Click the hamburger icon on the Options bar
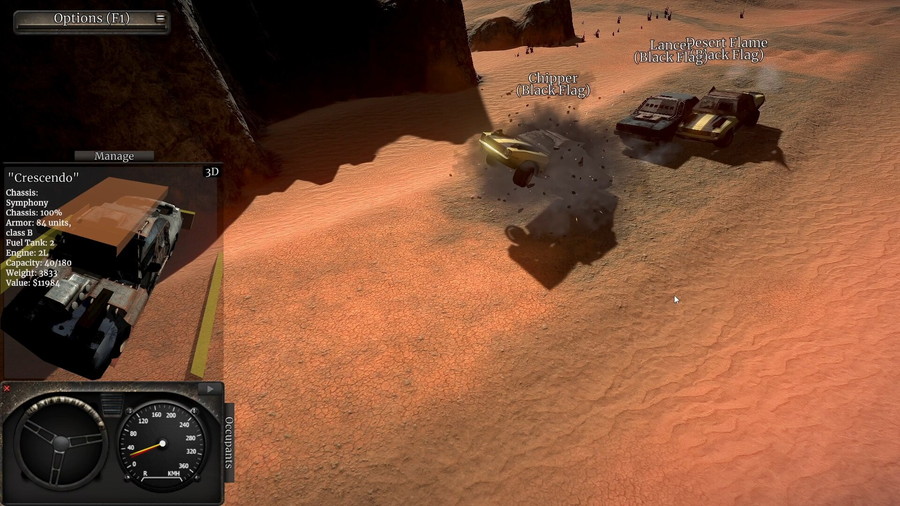Viewport: 900px width, 506px height. (160, 18)
